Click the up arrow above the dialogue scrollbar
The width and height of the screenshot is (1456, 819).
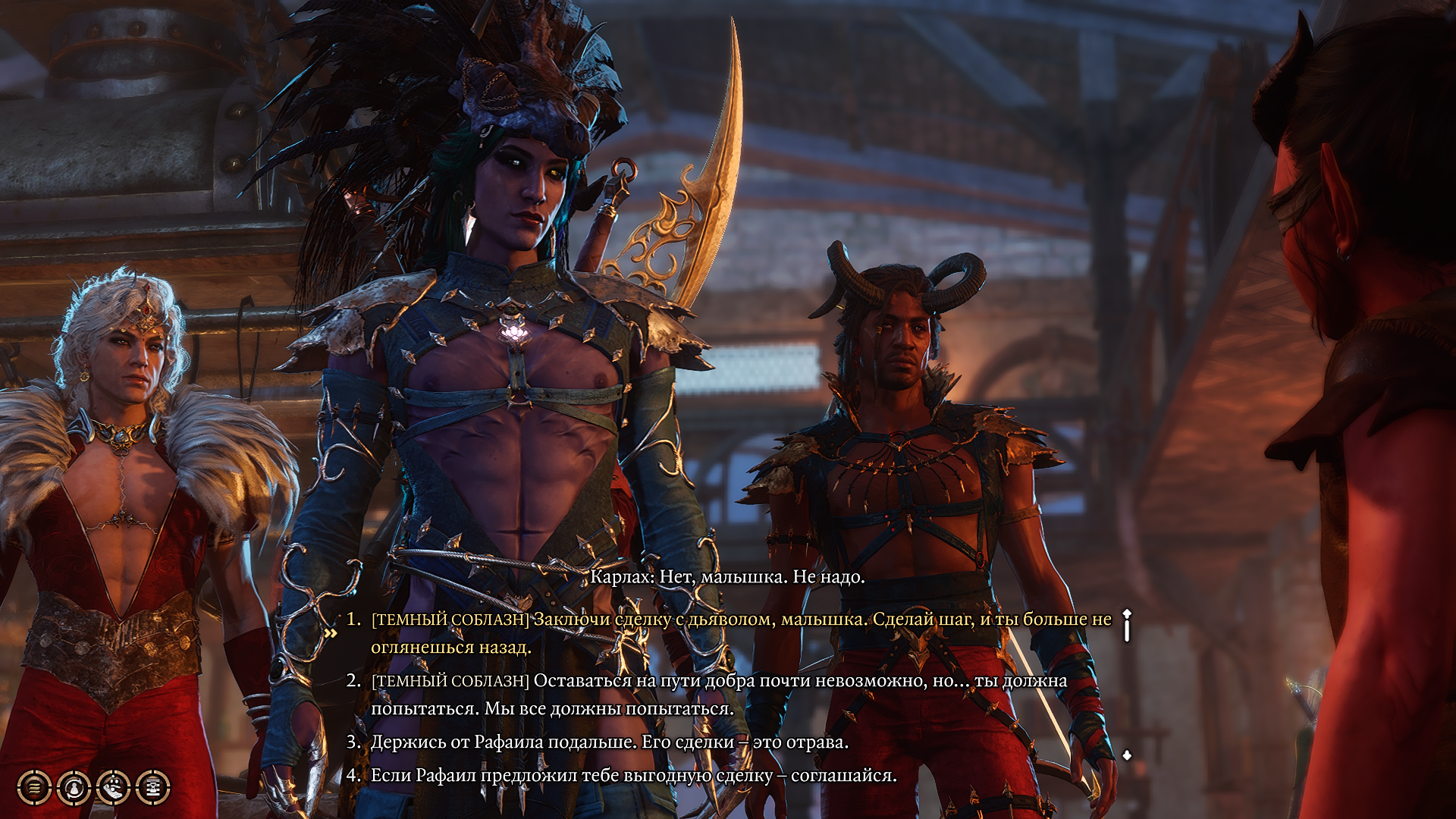click(x=1127, y=613)
